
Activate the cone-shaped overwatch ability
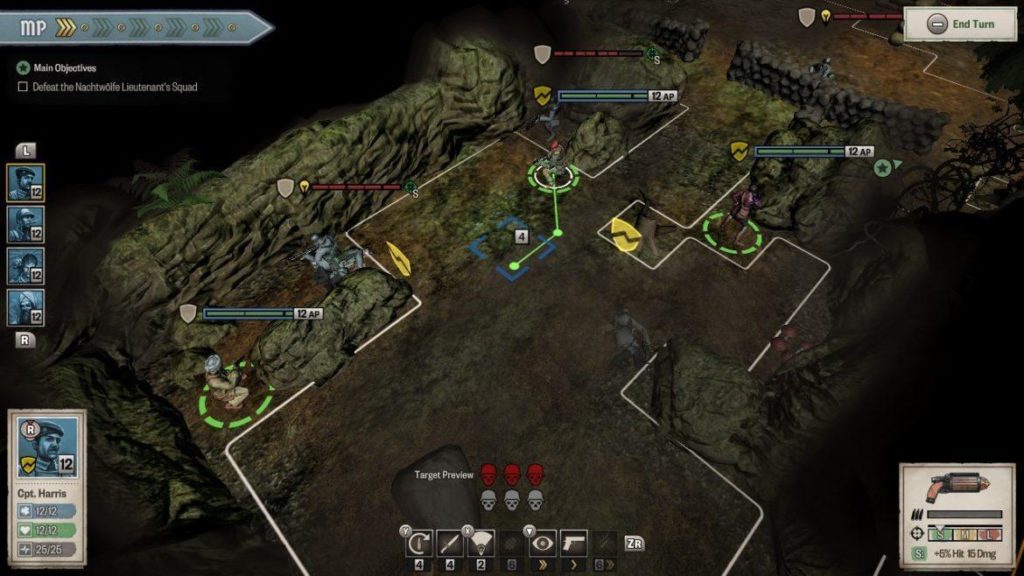point(481,543)
